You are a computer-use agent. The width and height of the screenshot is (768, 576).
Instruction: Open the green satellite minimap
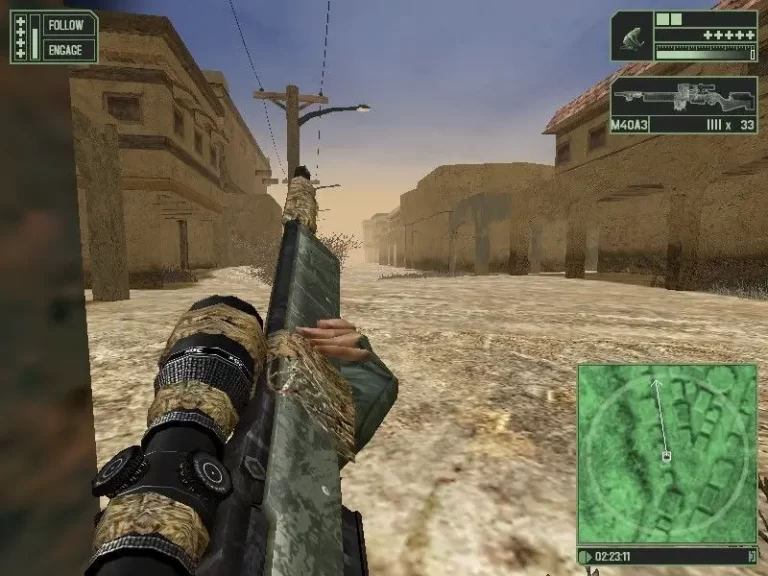667,453
